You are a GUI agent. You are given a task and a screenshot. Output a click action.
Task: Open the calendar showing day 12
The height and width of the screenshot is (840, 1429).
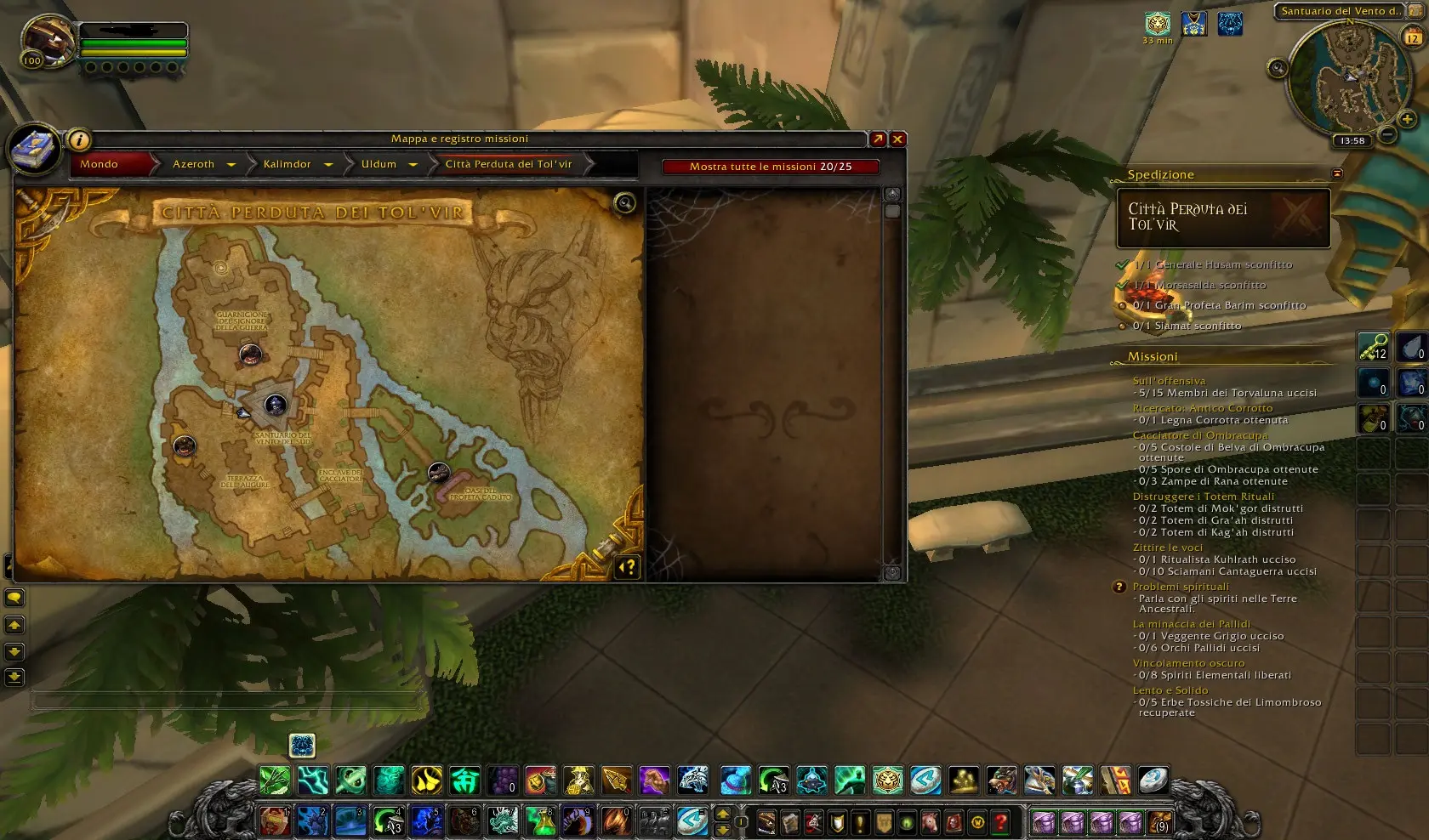point(1412,37)
